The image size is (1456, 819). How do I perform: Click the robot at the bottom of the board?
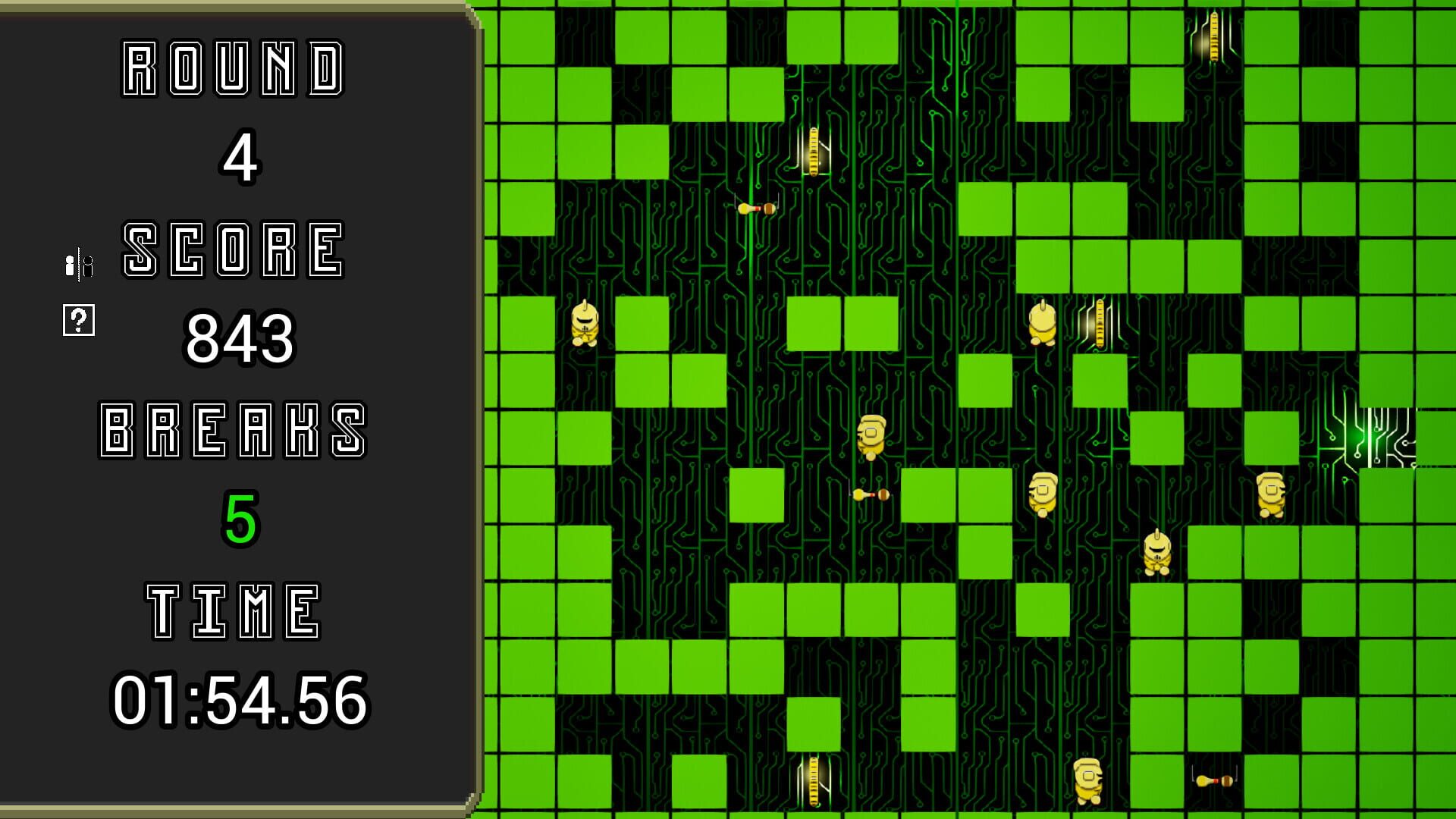click(x=1090, y=780)
